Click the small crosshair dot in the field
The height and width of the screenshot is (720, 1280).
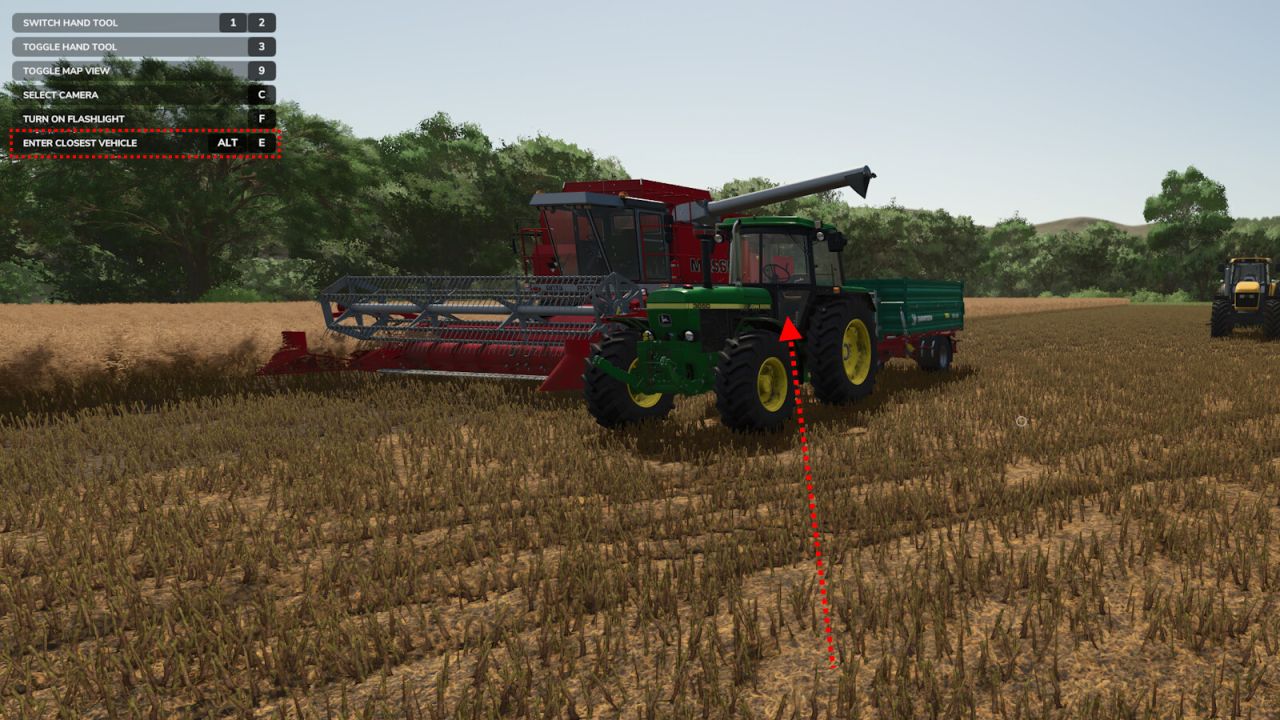[x=1021, y=421]
